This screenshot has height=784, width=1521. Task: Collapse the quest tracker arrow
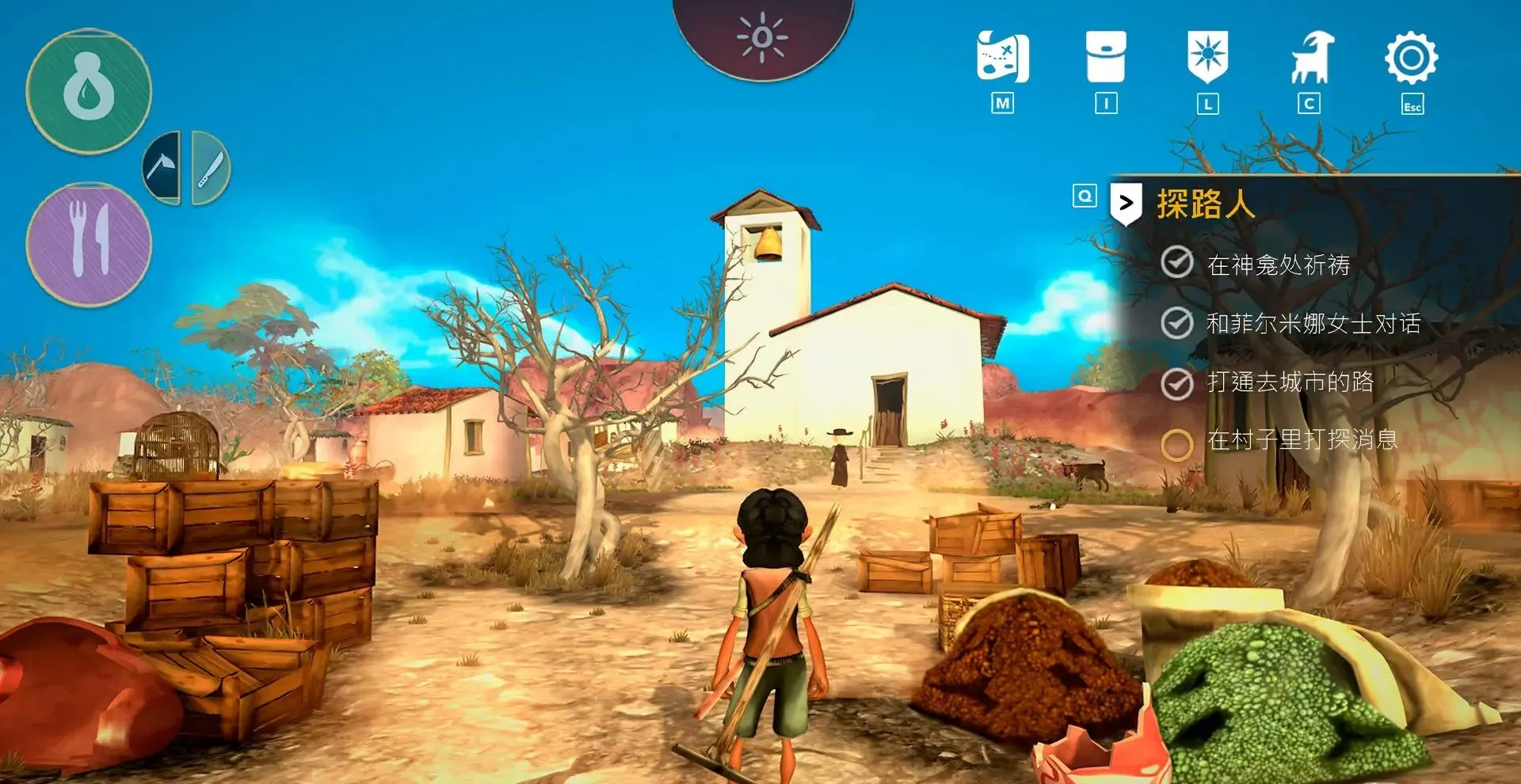click(x=1126, y=204)
